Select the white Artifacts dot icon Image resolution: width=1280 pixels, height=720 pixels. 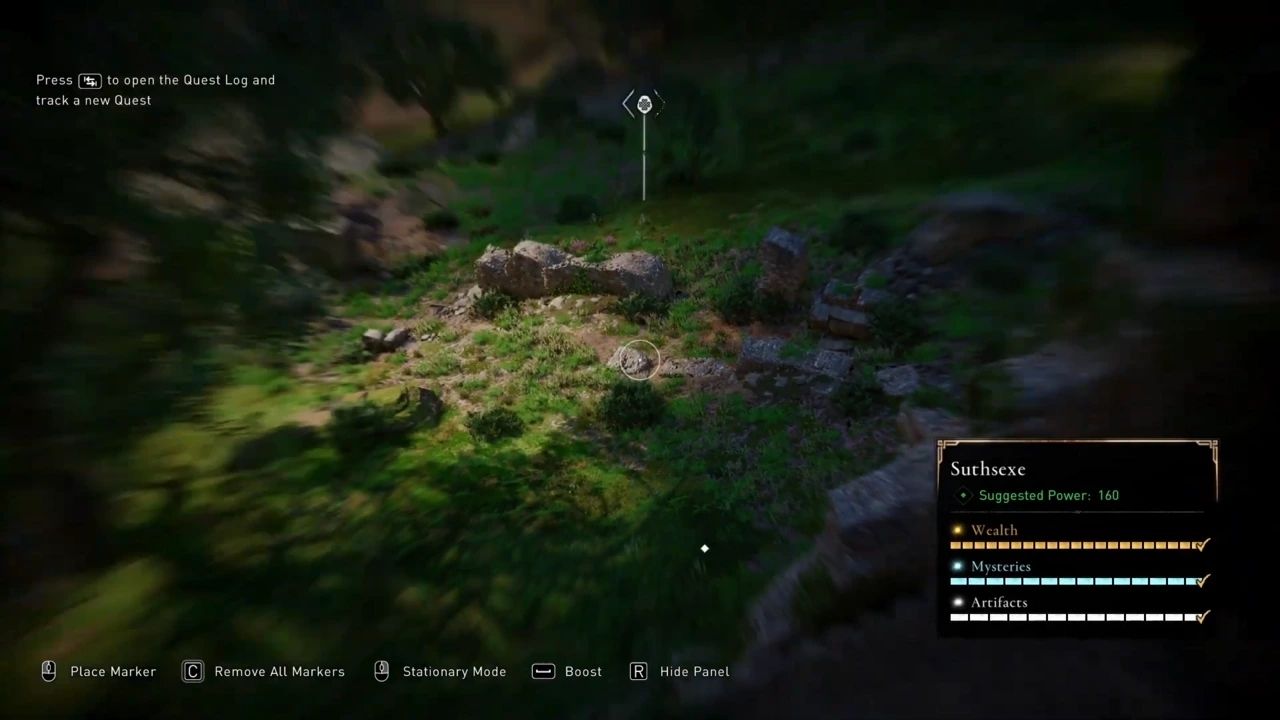pyautogui.click(x=957, y=602)
